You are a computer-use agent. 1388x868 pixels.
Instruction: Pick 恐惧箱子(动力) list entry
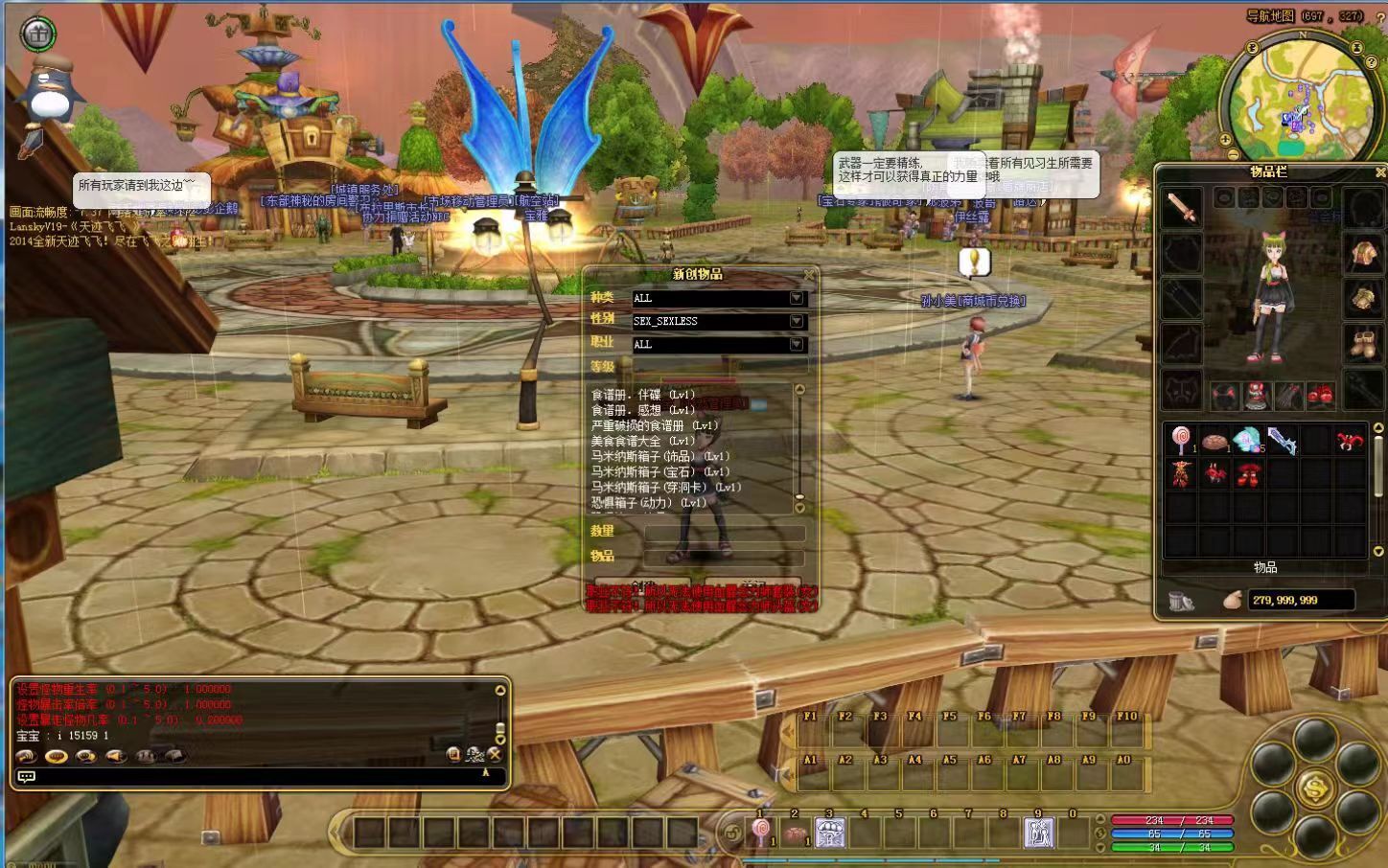point(648,502)
